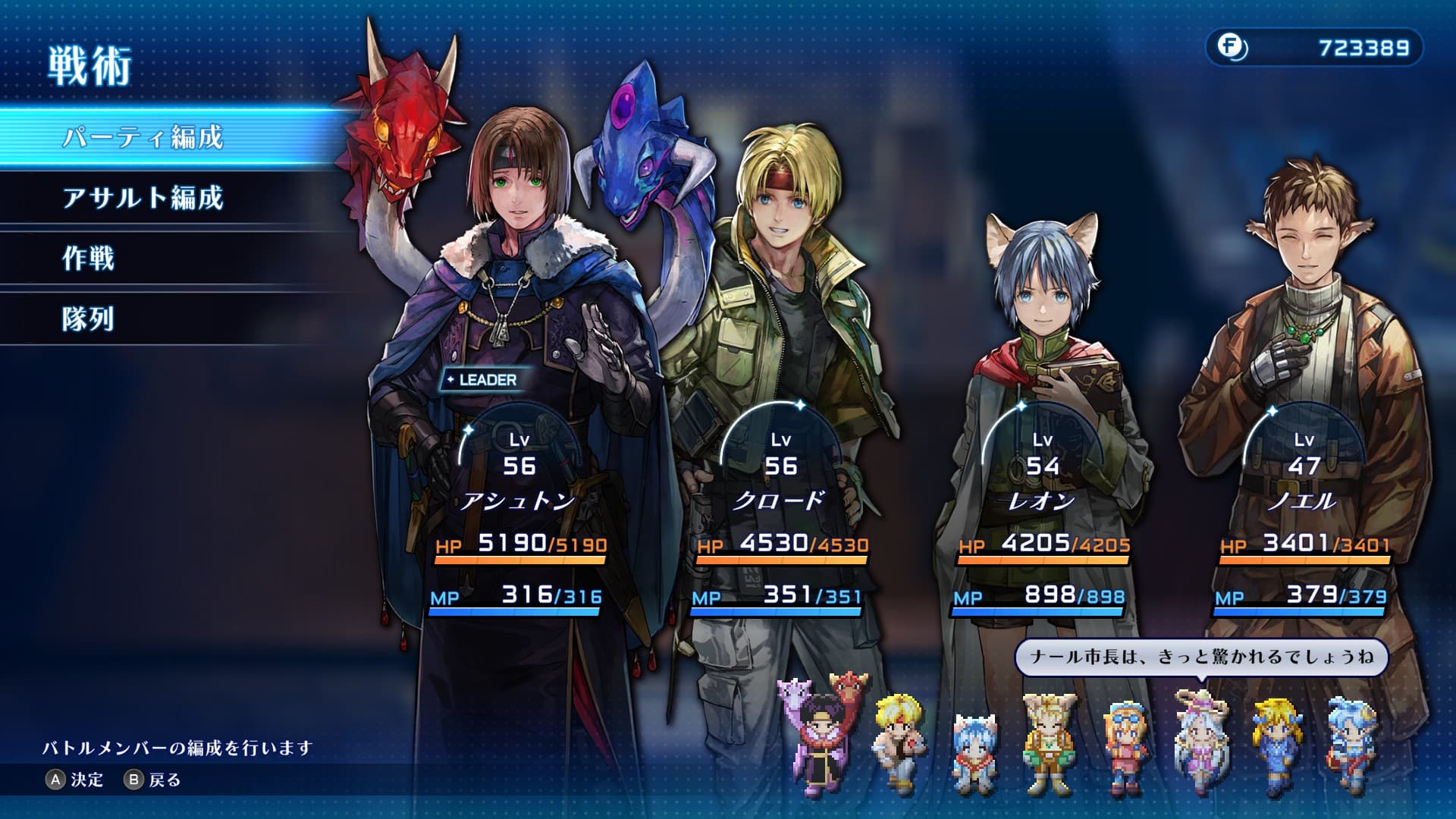Click the blond red-headband Claude pixel sprite
This screenshot has width=1456, height=819.
tap(899, 742)
